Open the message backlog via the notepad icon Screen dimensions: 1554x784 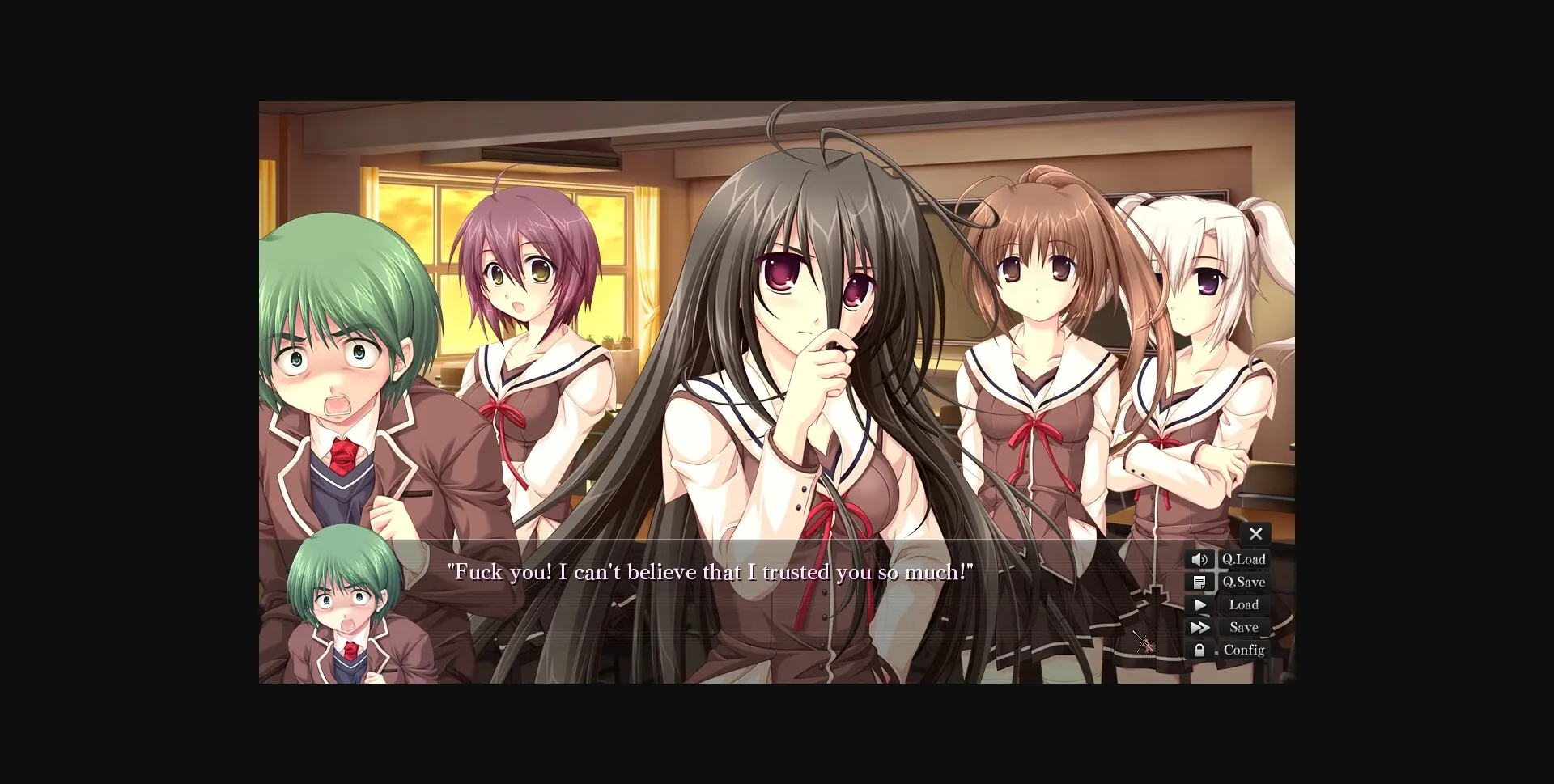tap(1200, 582)
